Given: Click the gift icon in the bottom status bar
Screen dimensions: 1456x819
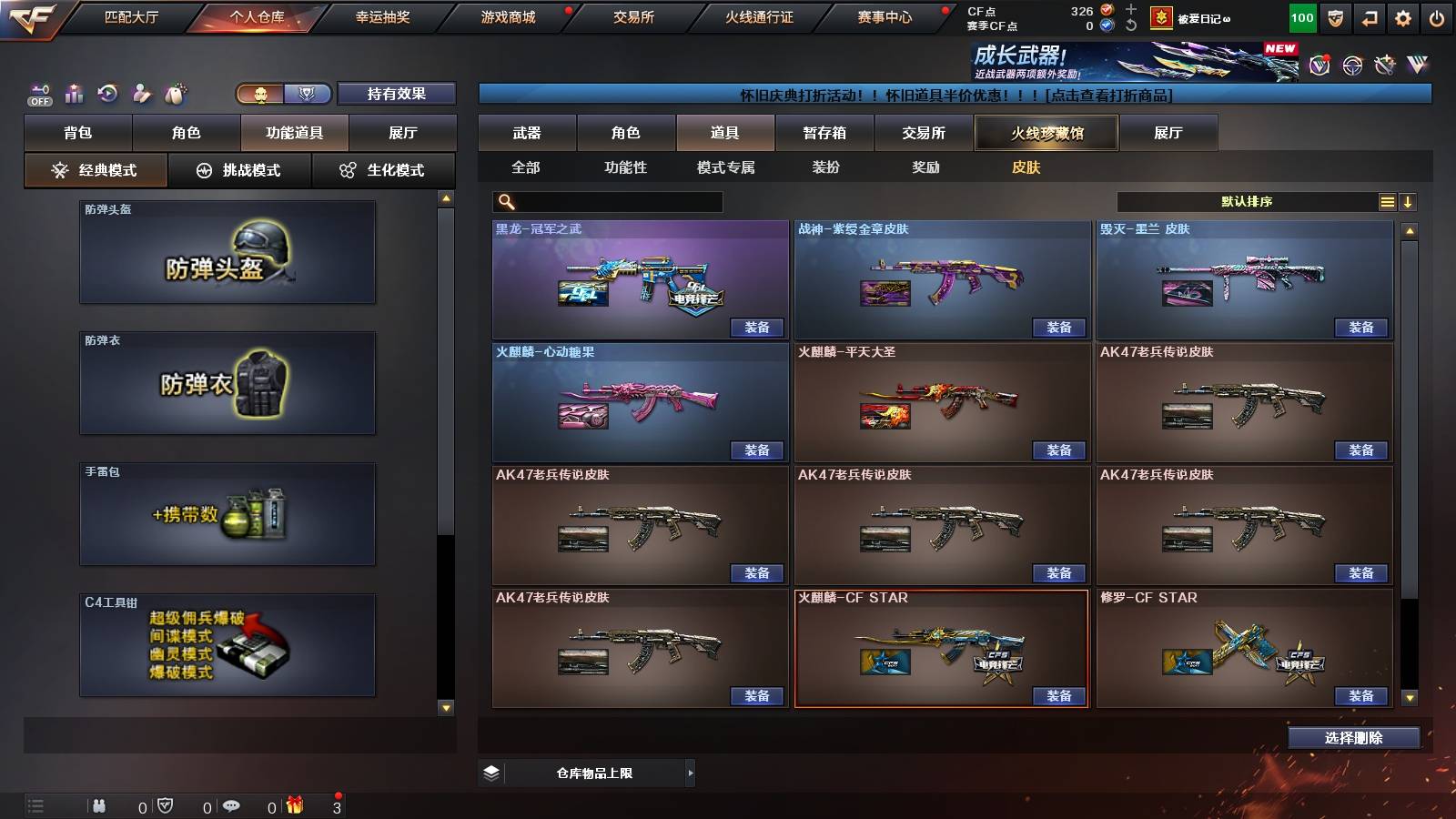Looking at the screenshot, I should [x=293, y=806].
